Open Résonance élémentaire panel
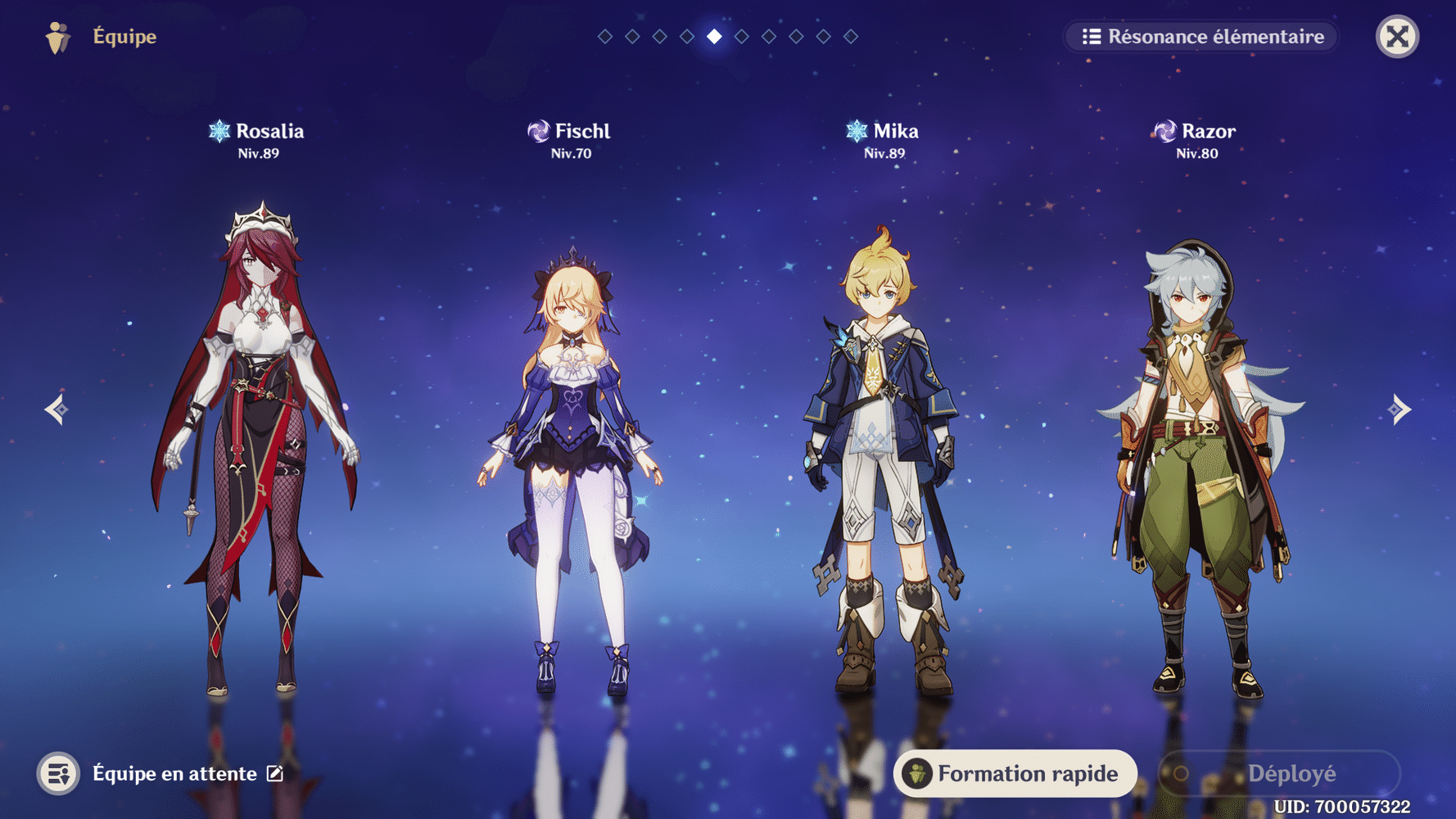Viewport: 1456px width, 819px height. (1201, 36)
